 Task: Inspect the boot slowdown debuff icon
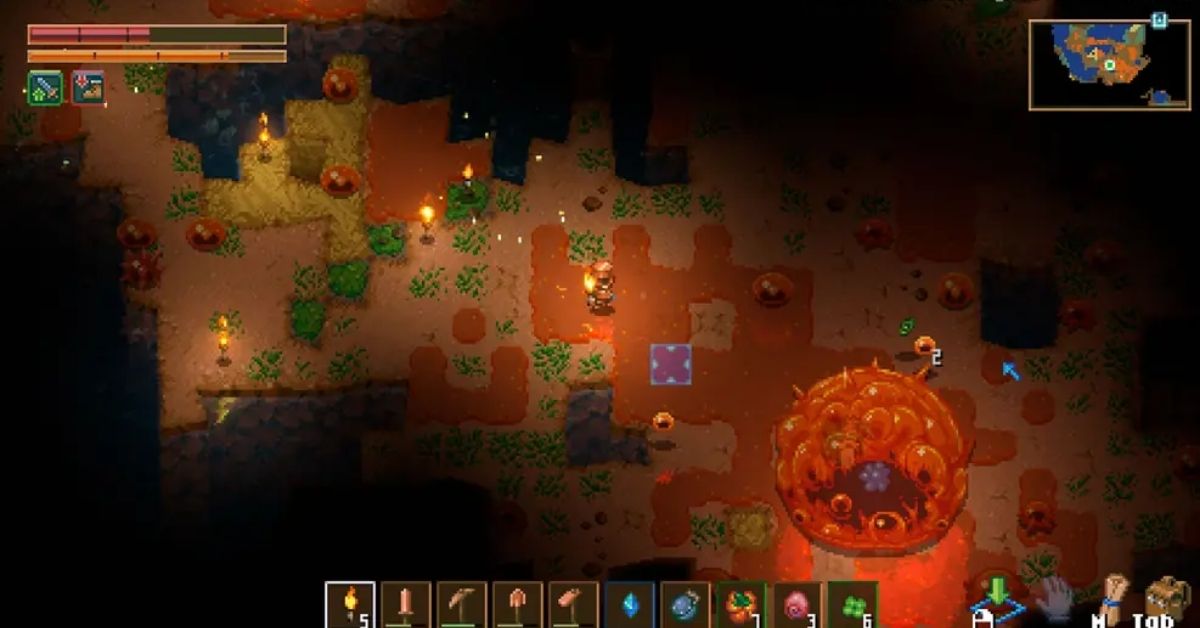point(88,88)
